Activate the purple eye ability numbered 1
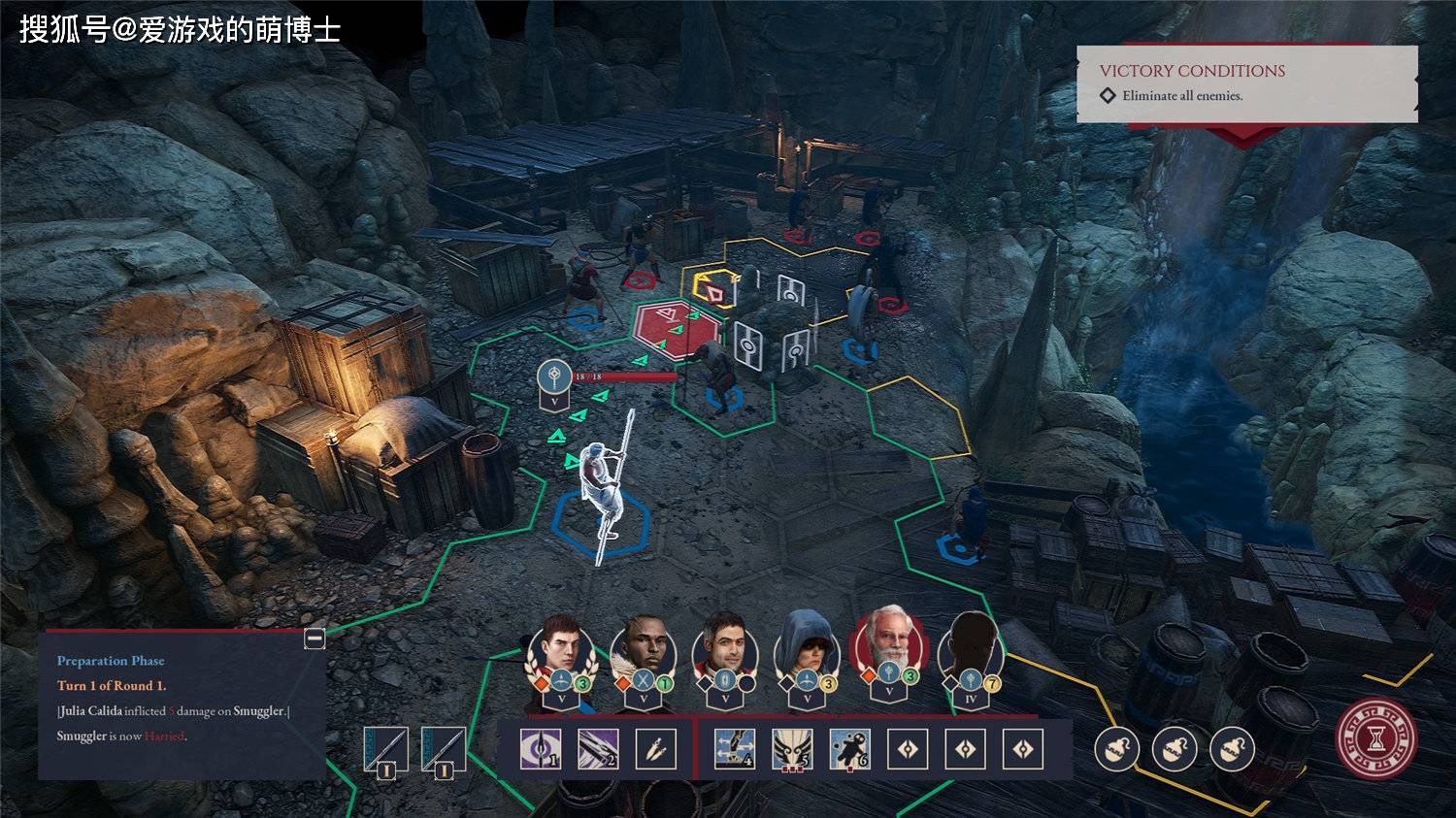Screen dimensions: 1456x818 click(x=541, y=749)
